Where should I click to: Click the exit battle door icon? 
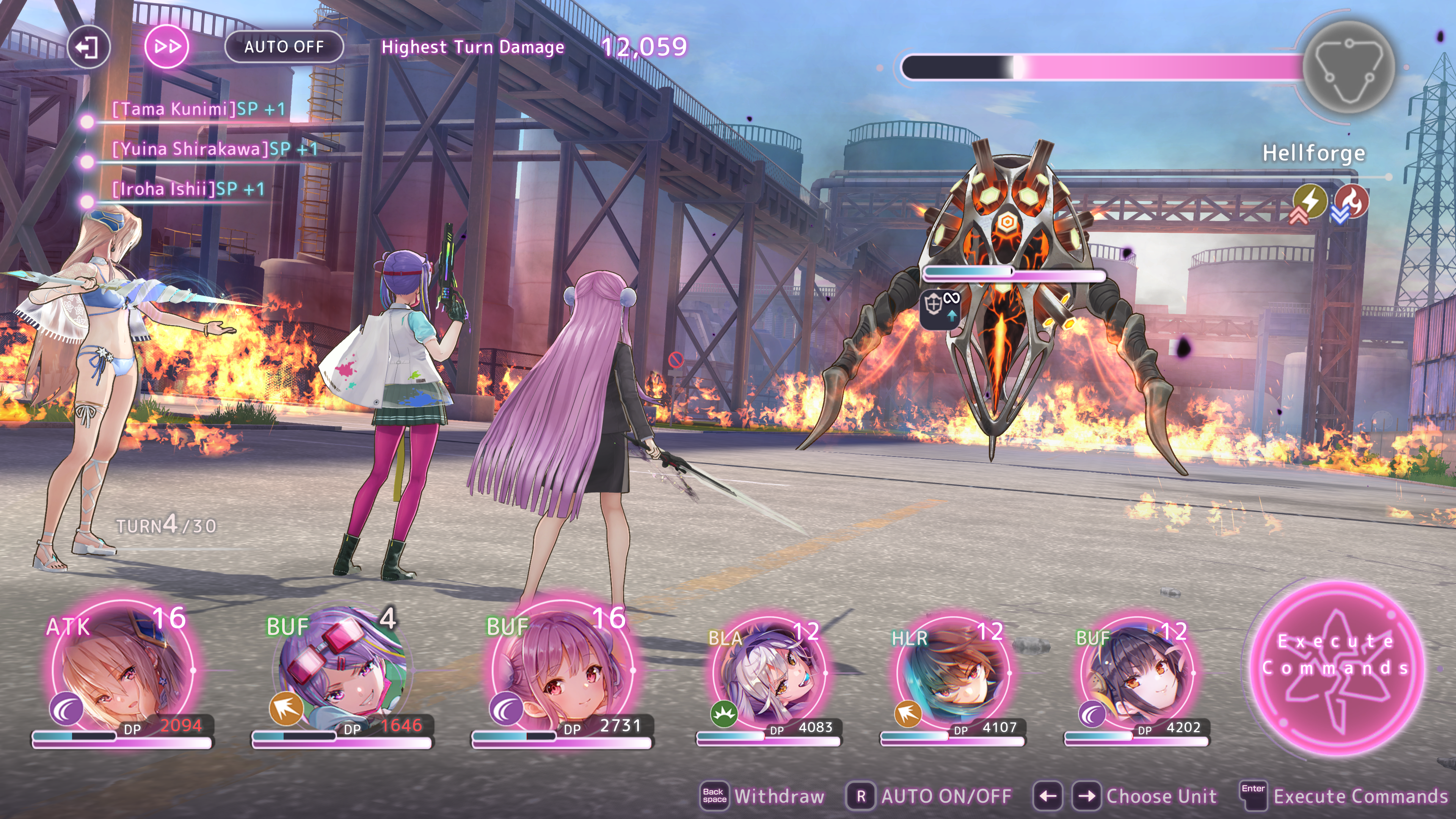(88, 47)
